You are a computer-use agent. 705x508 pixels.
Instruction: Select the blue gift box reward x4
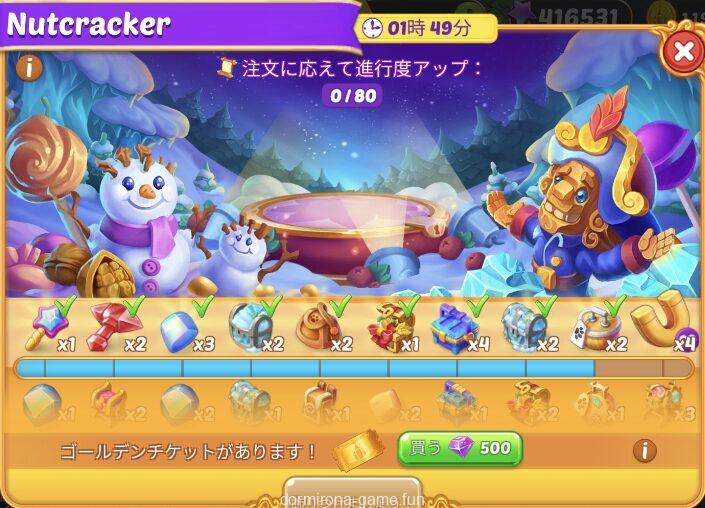(x=455, y=326)
